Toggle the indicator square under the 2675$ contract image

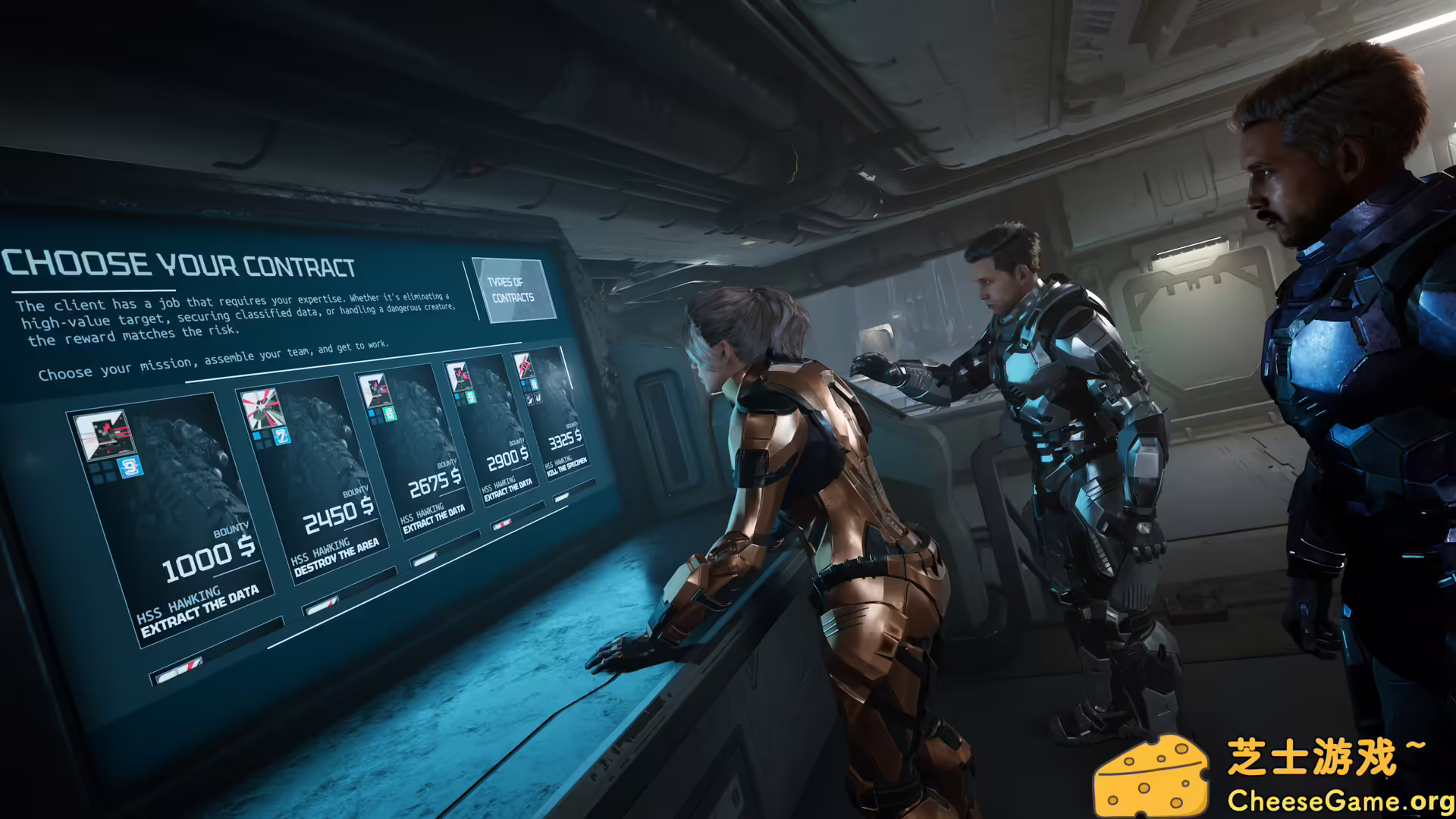point(372,413)
